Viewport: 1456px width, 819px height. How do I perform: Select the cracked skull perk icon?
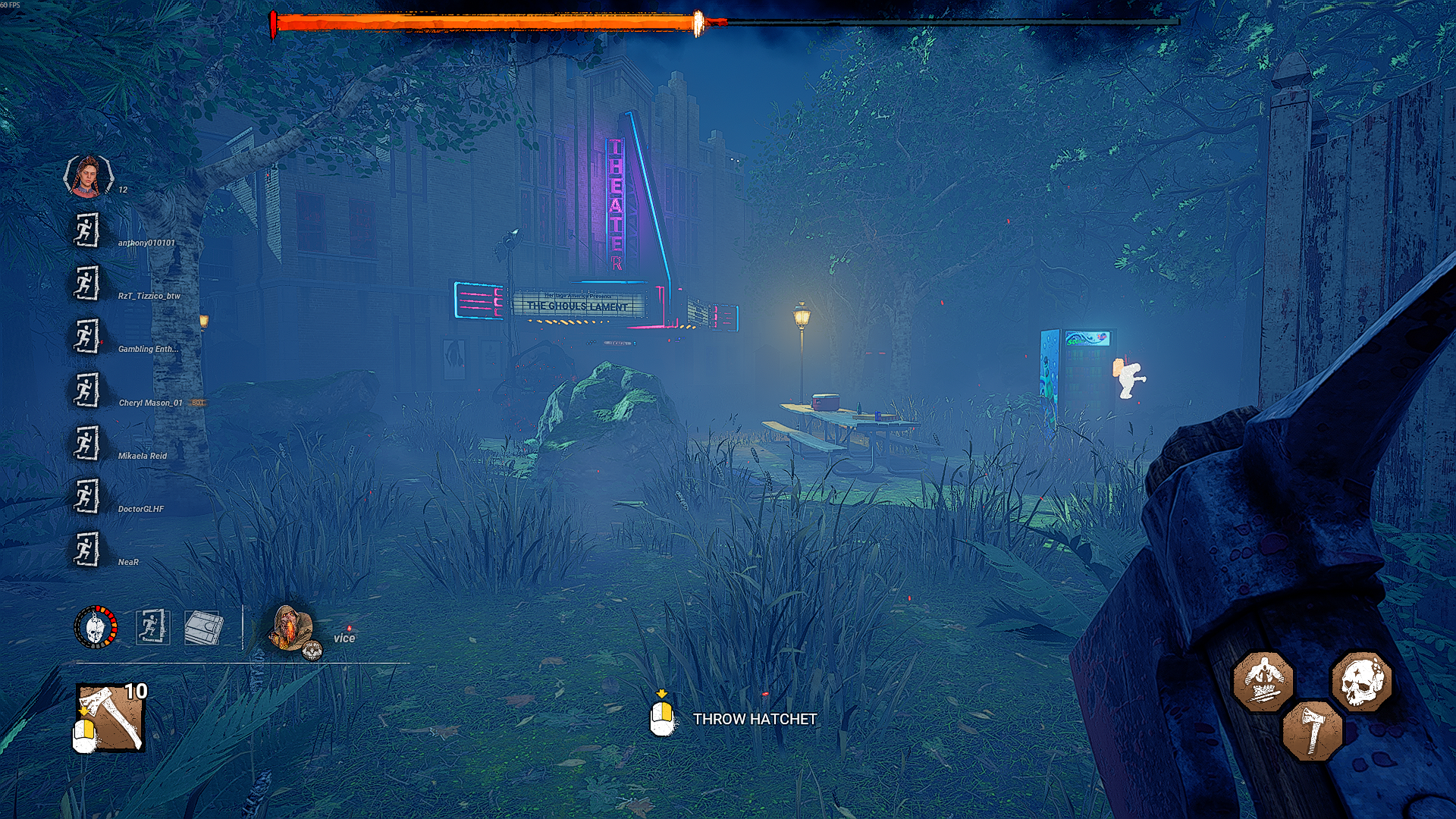coord(1362,681)
